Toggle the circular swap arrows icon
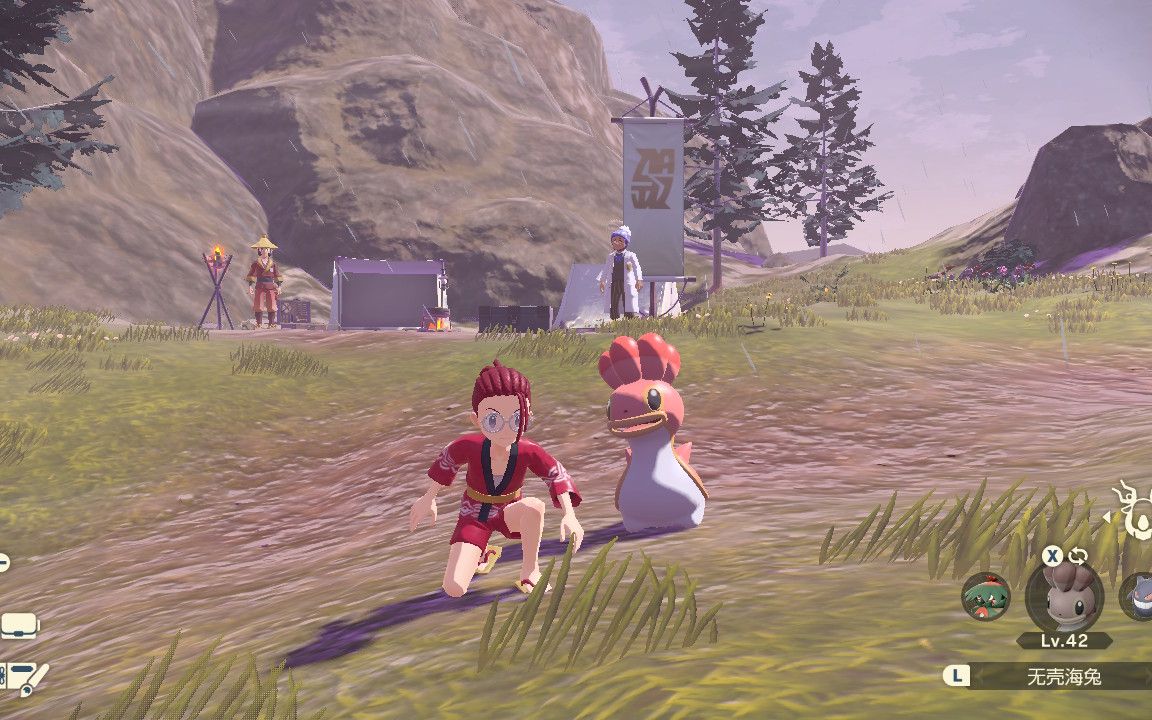 coord(1077,556)
